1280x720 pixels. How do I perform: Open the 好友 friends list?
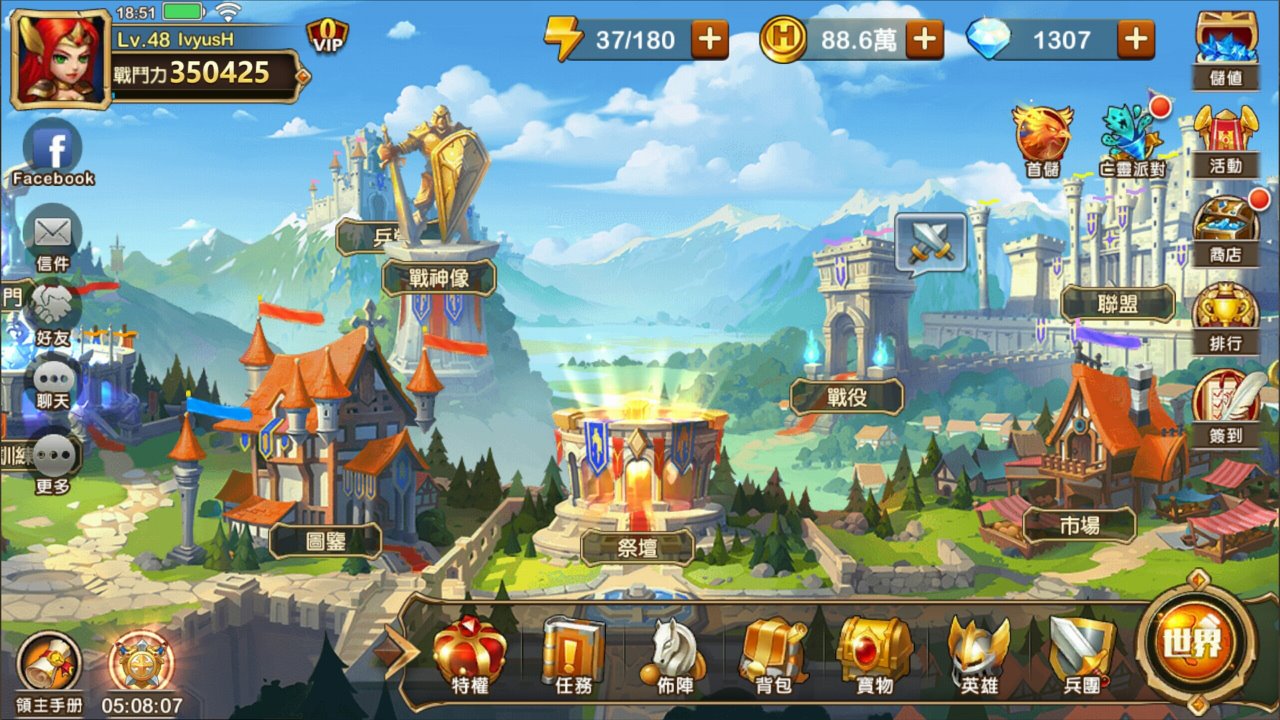[53, 312]
